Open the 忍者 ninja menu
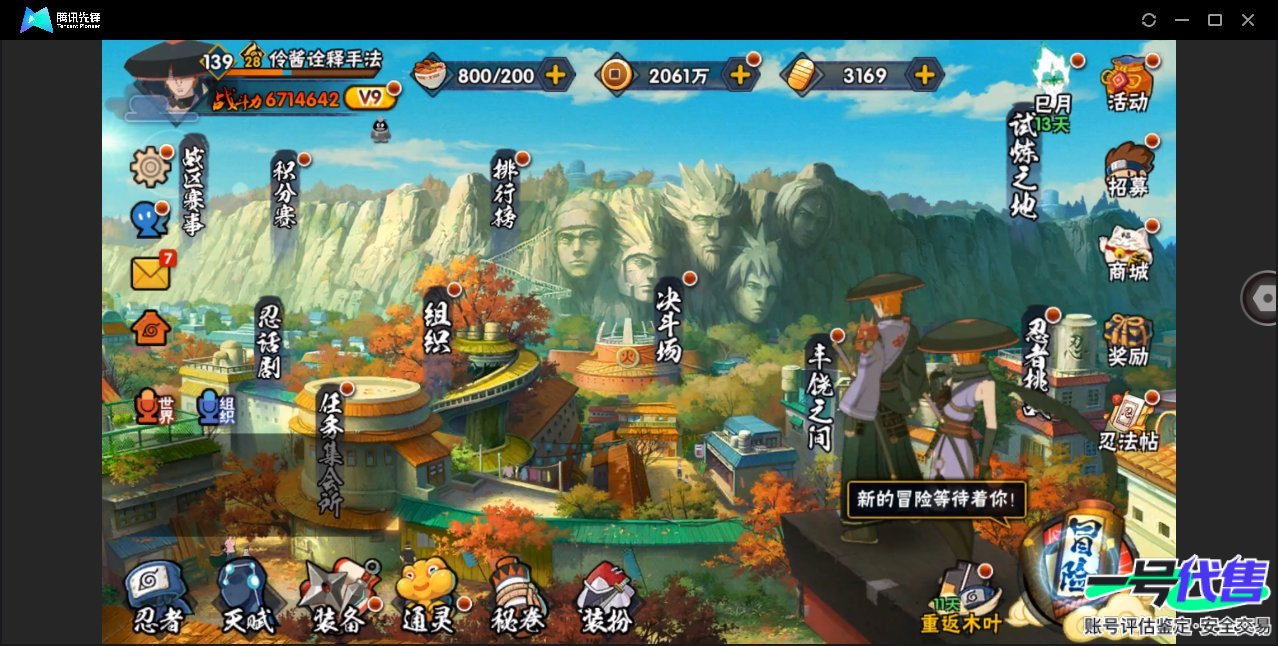The width and height of the screenshot is (1278, 646). (157, 596)
